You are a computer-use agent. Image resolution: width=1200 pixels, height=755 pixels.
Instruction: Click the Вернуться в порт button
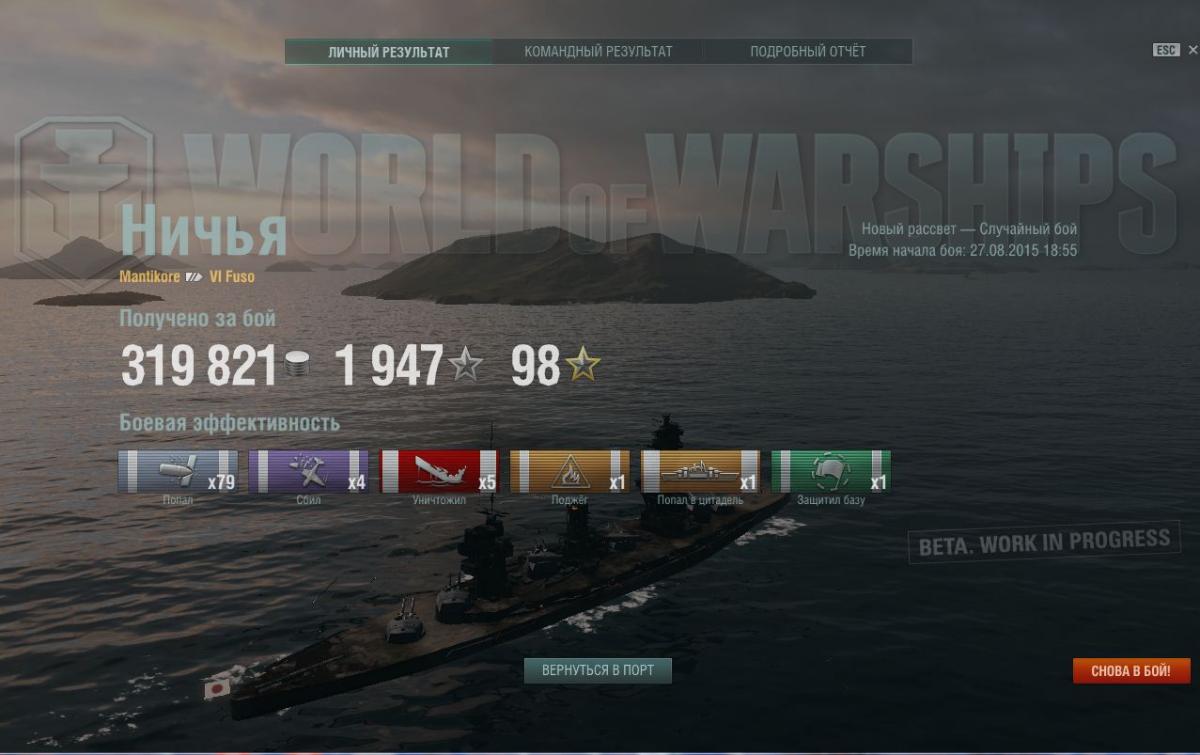(598, 670)
